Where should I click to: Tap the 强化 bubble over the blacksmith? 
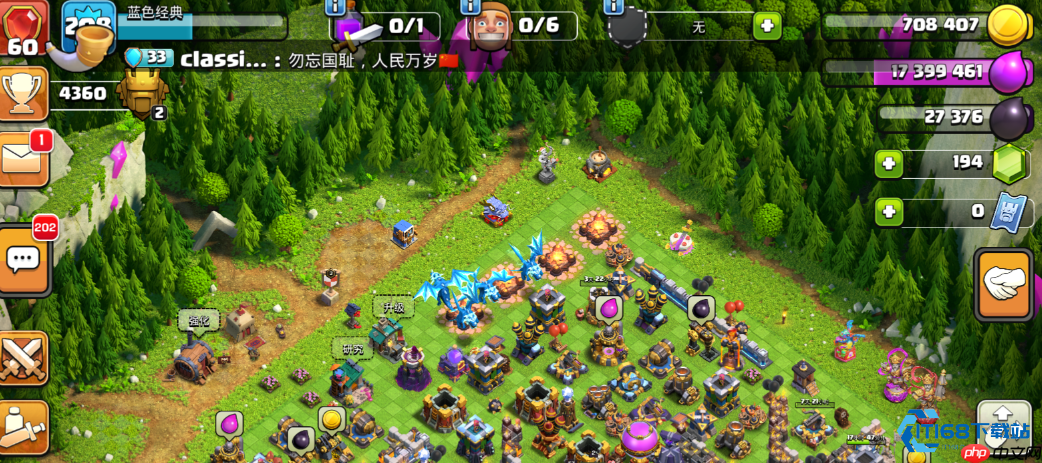(196, 319)
